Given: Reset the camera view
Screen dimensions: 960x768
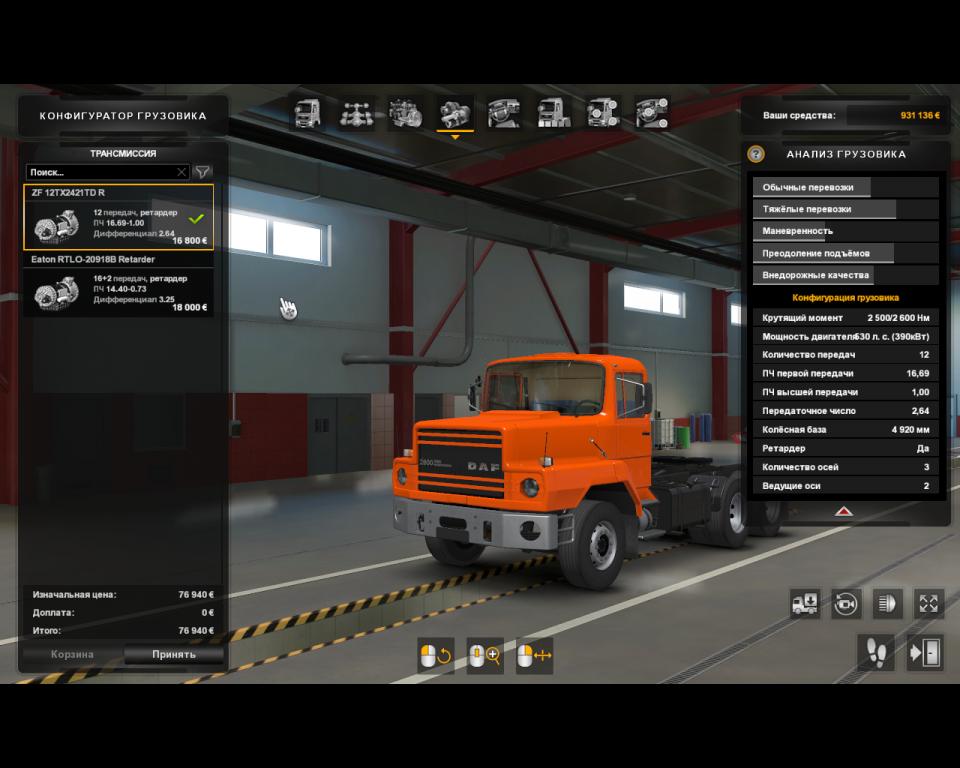Looking at the screenshot, I should point(846,603).
